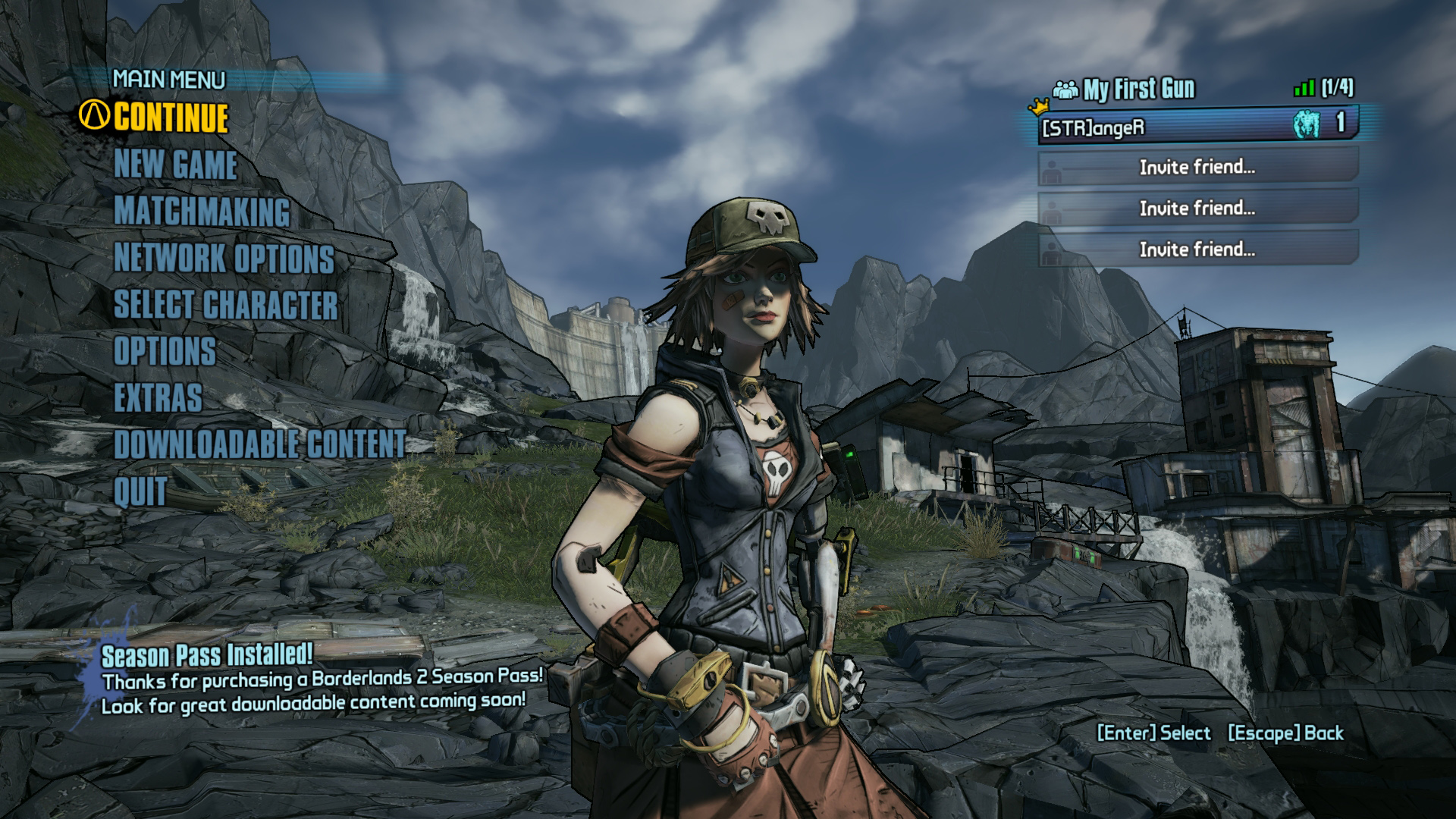
Task: Start a New Game
Action: pos(175,165)
